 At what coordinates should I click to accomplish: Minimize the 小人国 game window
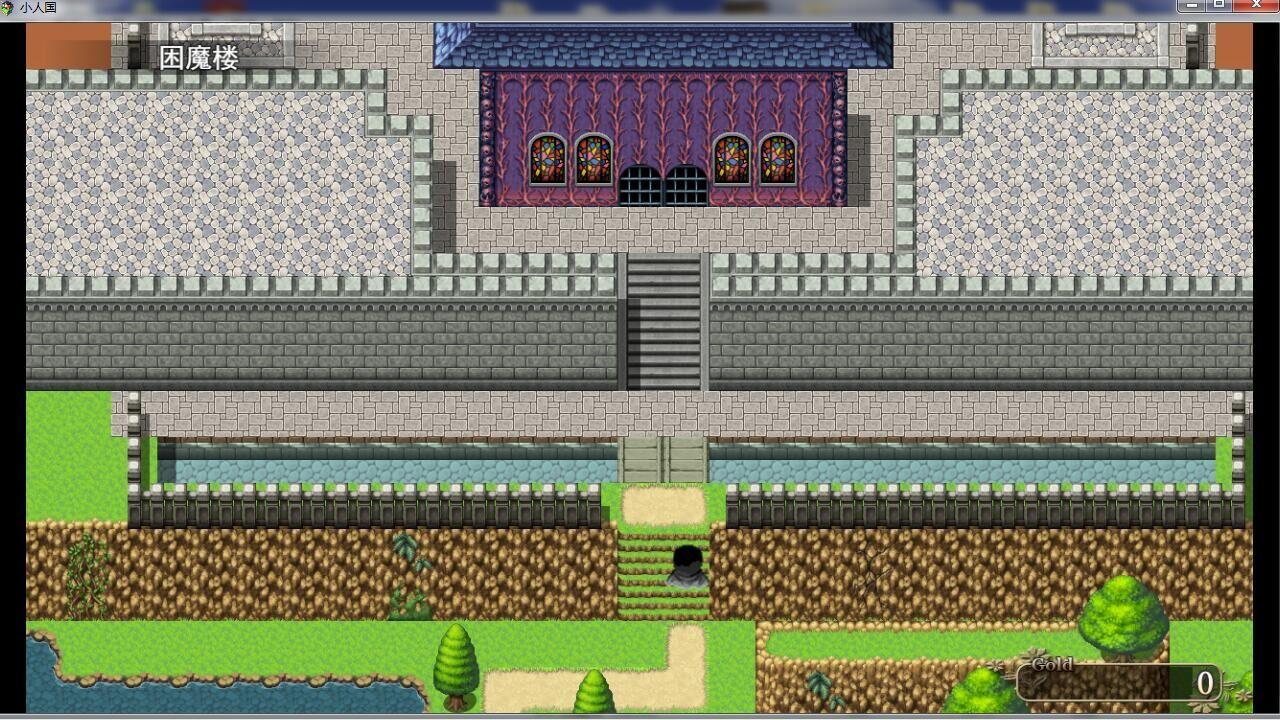click(x=1194, y=4)
